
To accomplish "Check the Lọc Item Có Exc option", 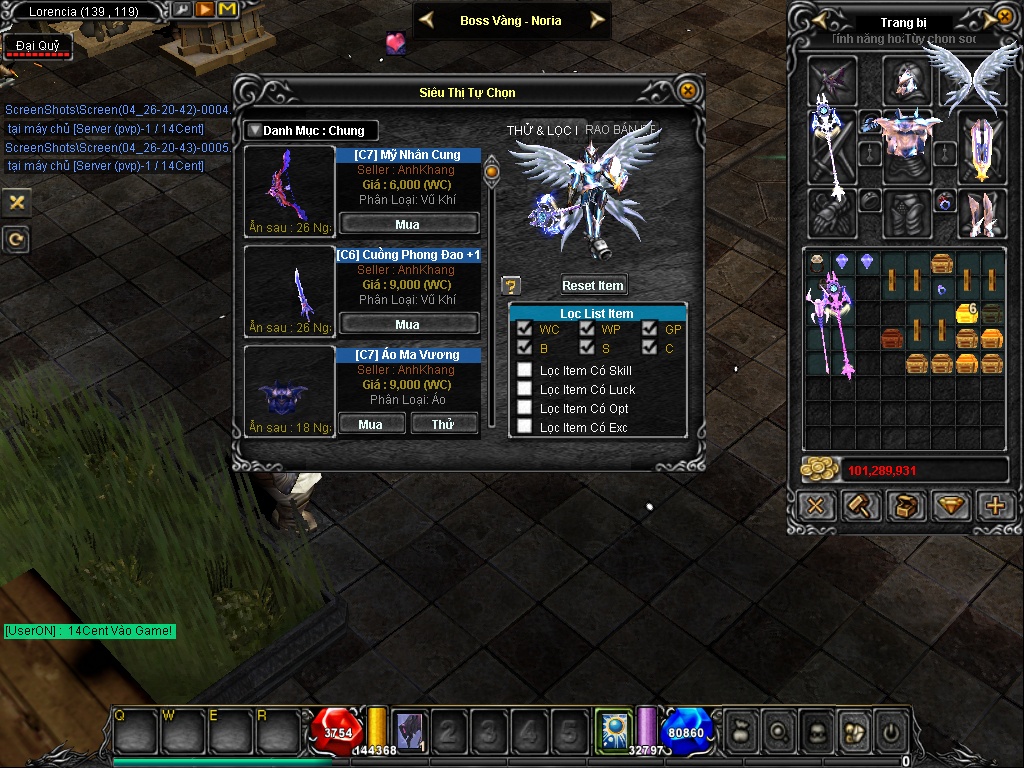I will coord(524,427).
